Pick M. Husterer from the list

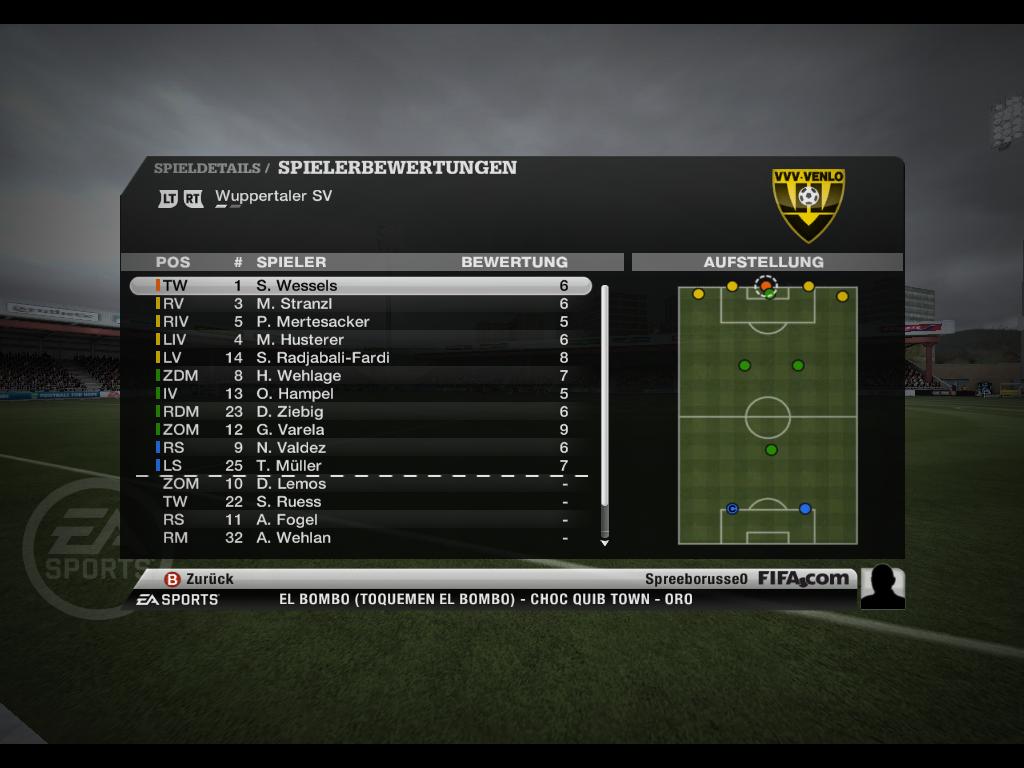pos(360,340)
